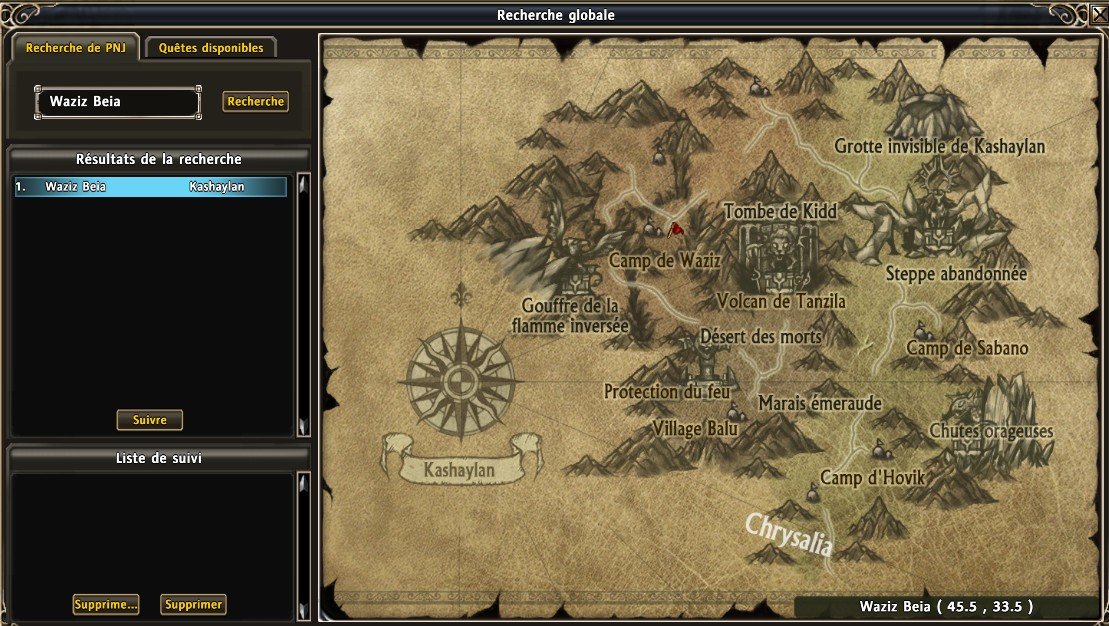Click the NPC name search field
This screenshot has height=626, width=1109.
tap(118, 101)
